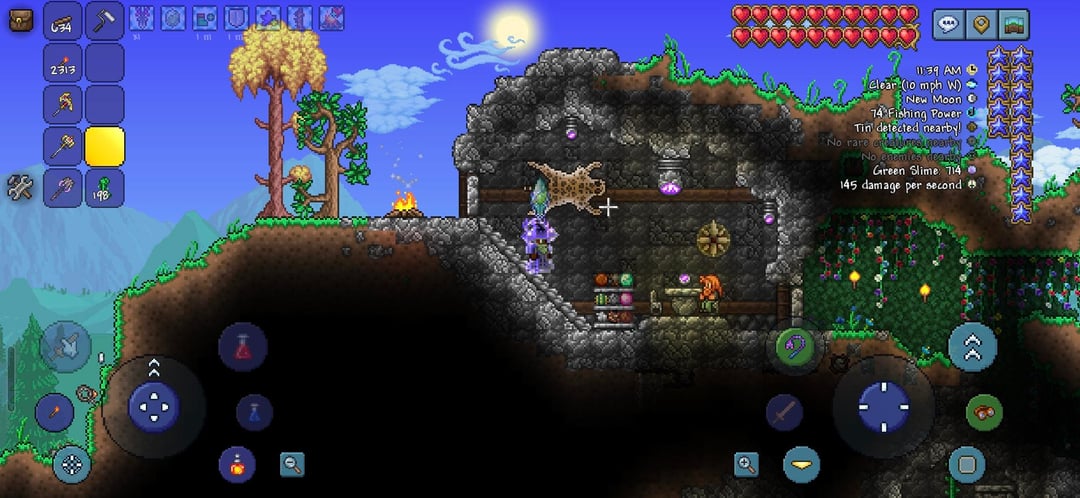The image size is (1080, 498).
Task: Open the inventory backpack
Action: (18, 18)
